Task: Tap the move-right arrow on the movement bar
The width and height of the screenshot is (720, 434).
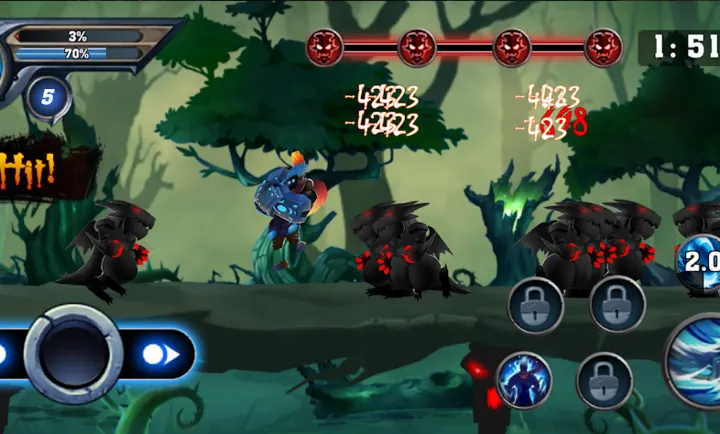Action: (x=160, y=354)
